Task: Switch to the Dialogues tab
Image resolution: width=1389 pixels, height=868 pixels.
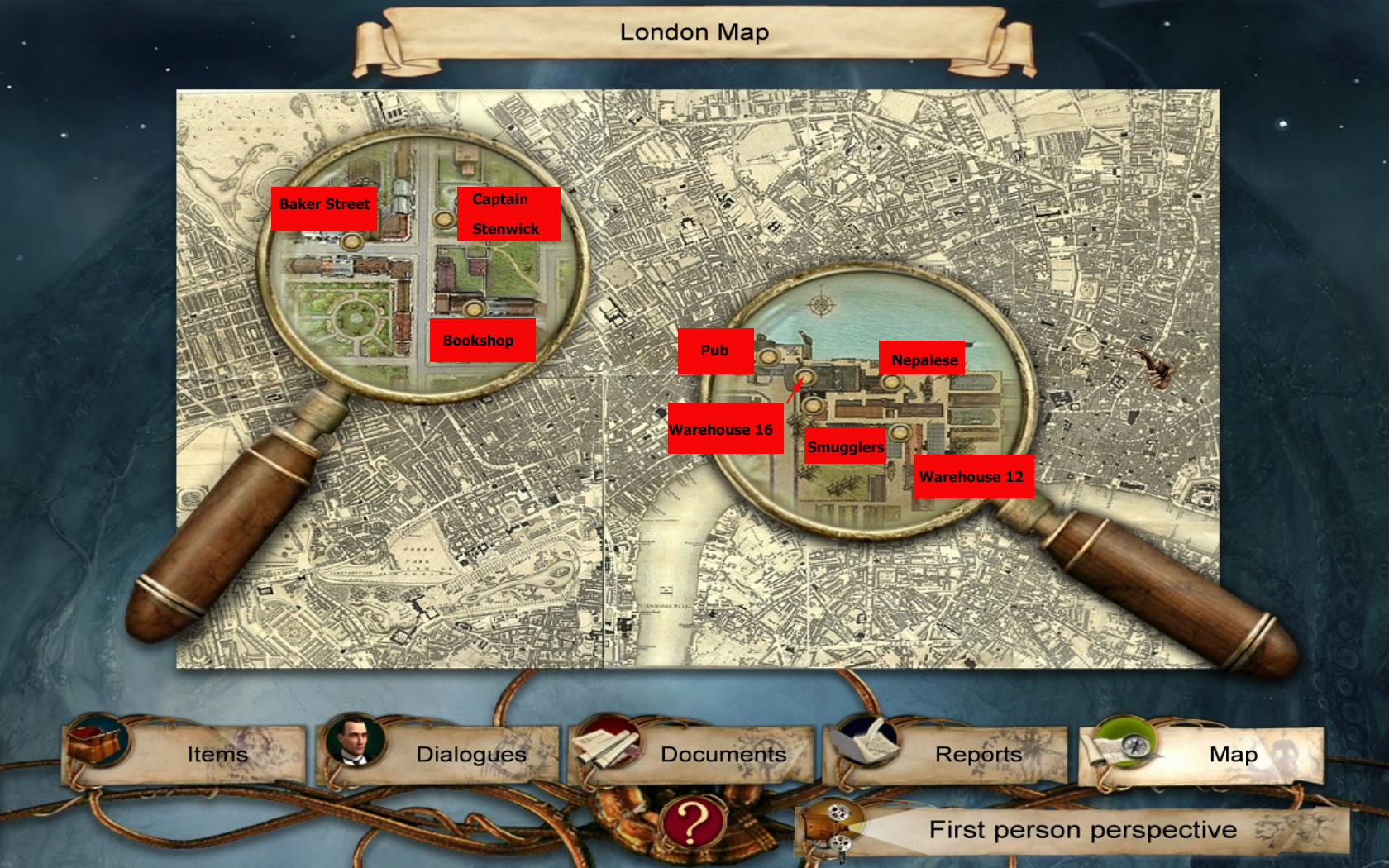Action: pyautogui.click(x=470, y=754)
